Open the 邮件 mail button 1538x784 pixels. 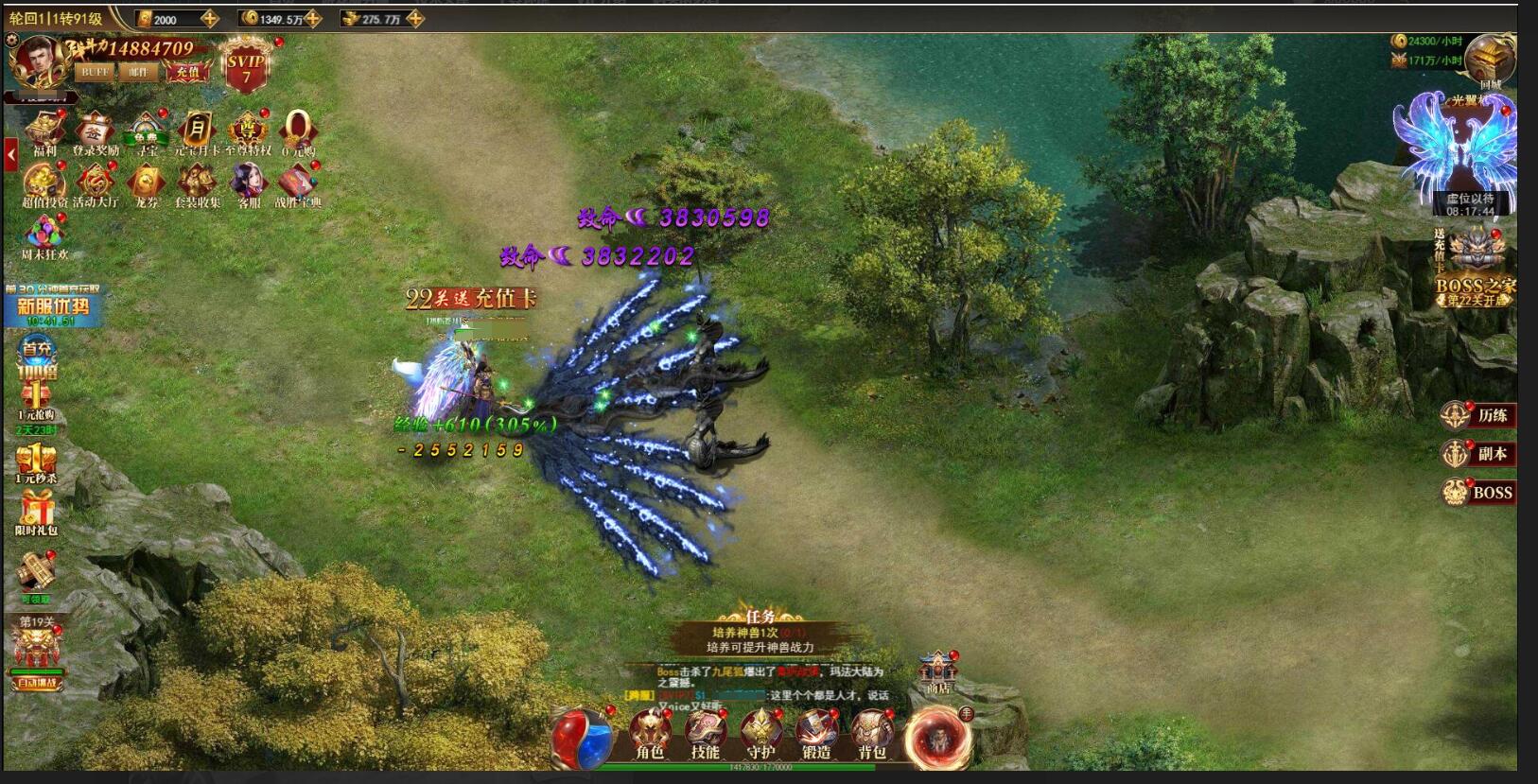click(139, 72)
